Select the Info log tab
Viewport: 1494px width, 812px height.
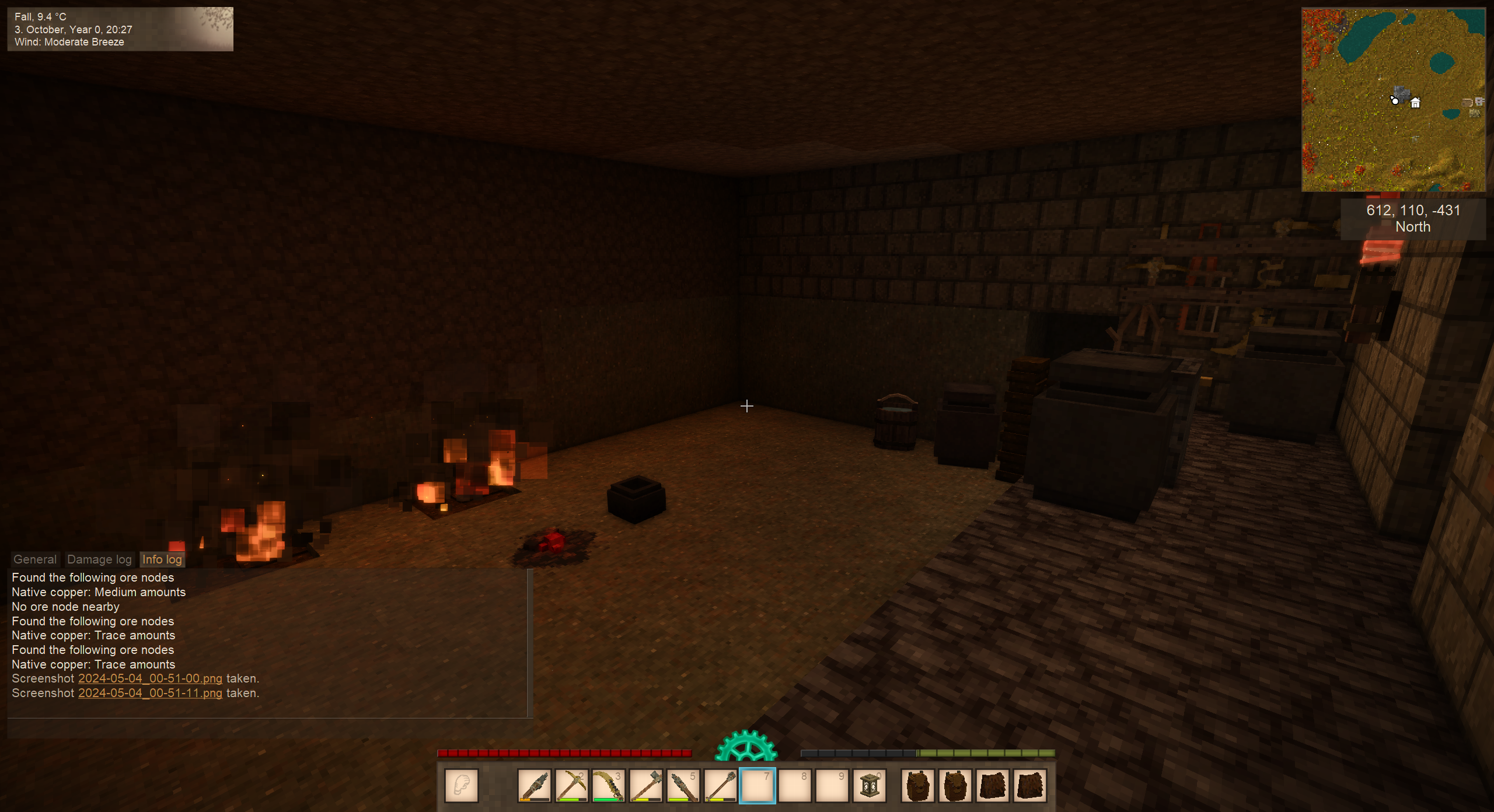pyautogui.click(x=162, y=559)
